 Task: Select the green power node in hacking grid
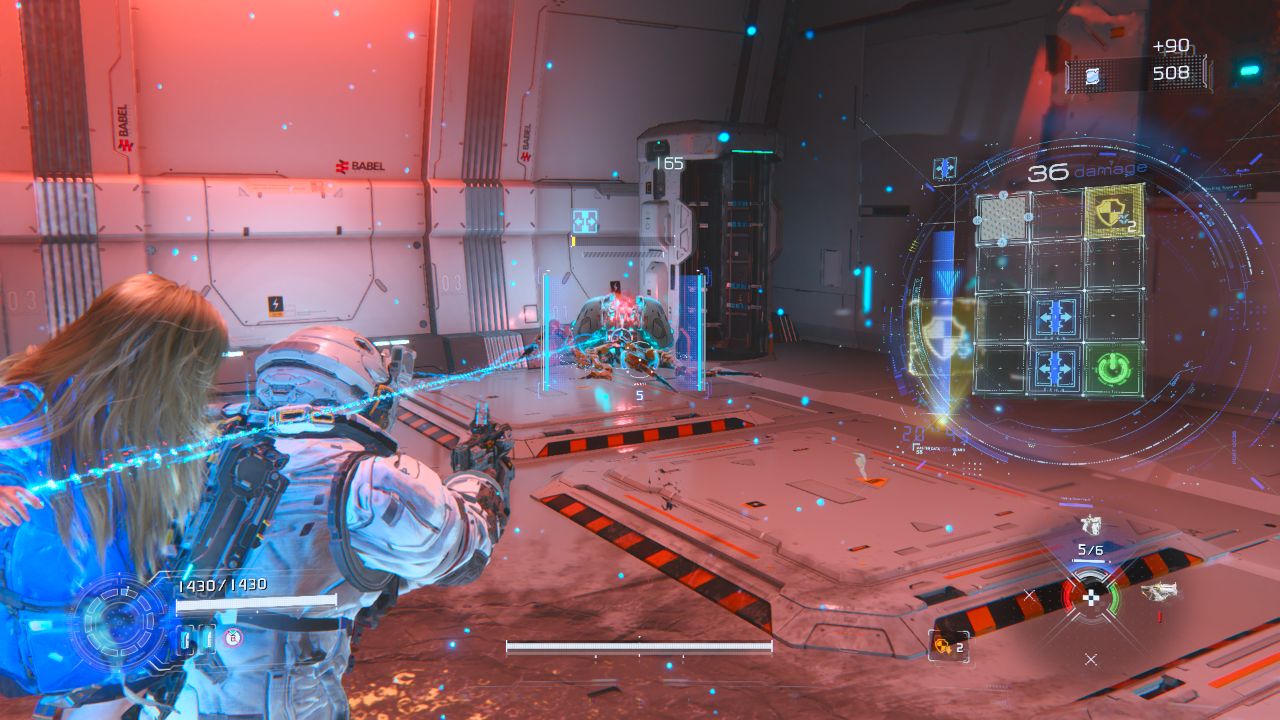pos(1112,370)
